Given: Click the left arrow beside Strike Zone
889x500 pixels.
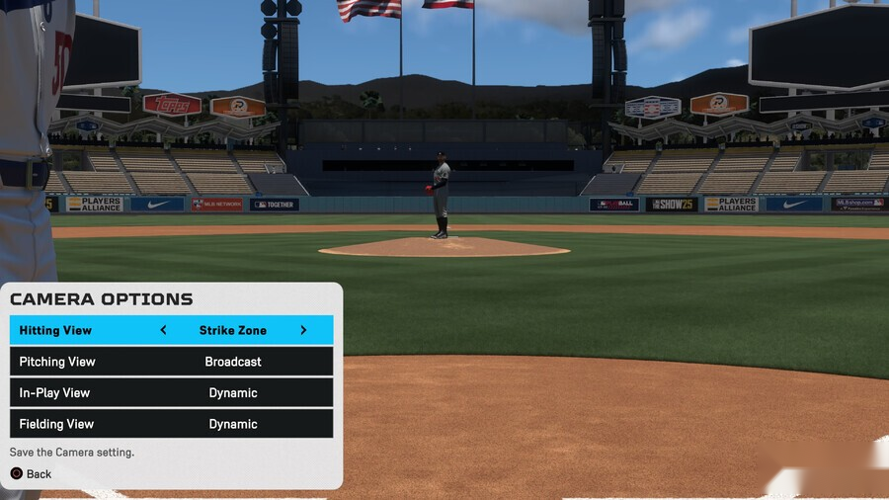Looking at the screenshot, I should coord(163,330).
